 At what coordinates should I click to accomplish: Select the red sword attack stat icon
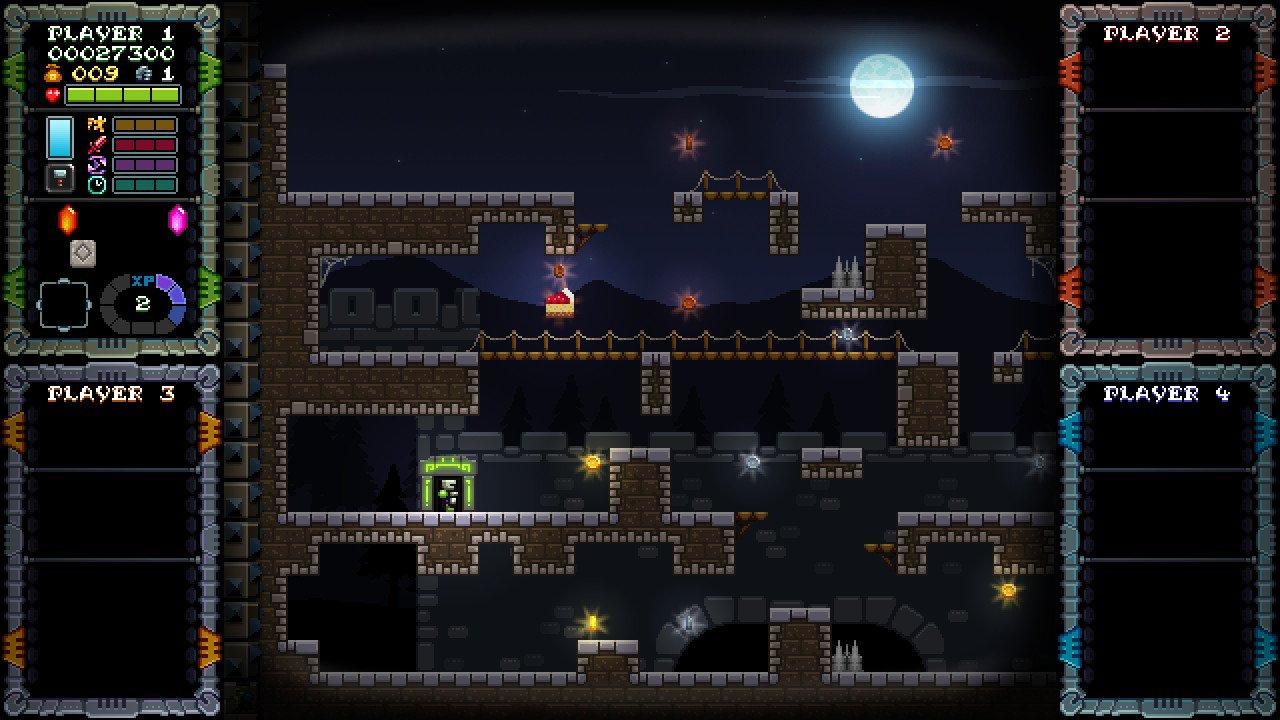[x=97, y=145]
